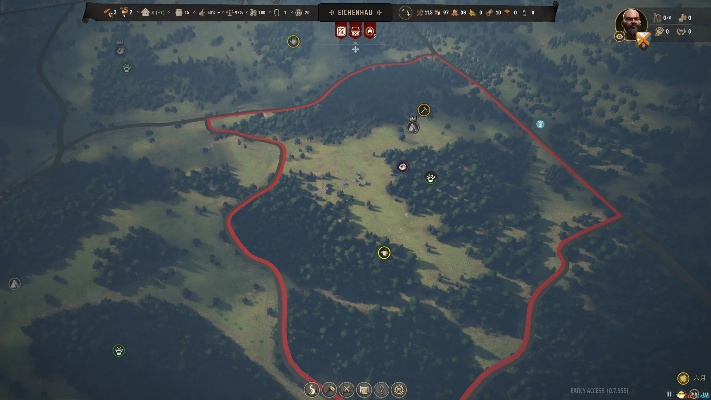Click the scroll icon in the bottom toolbar
This screenshot has height=400, width=711.
[364, 388]
